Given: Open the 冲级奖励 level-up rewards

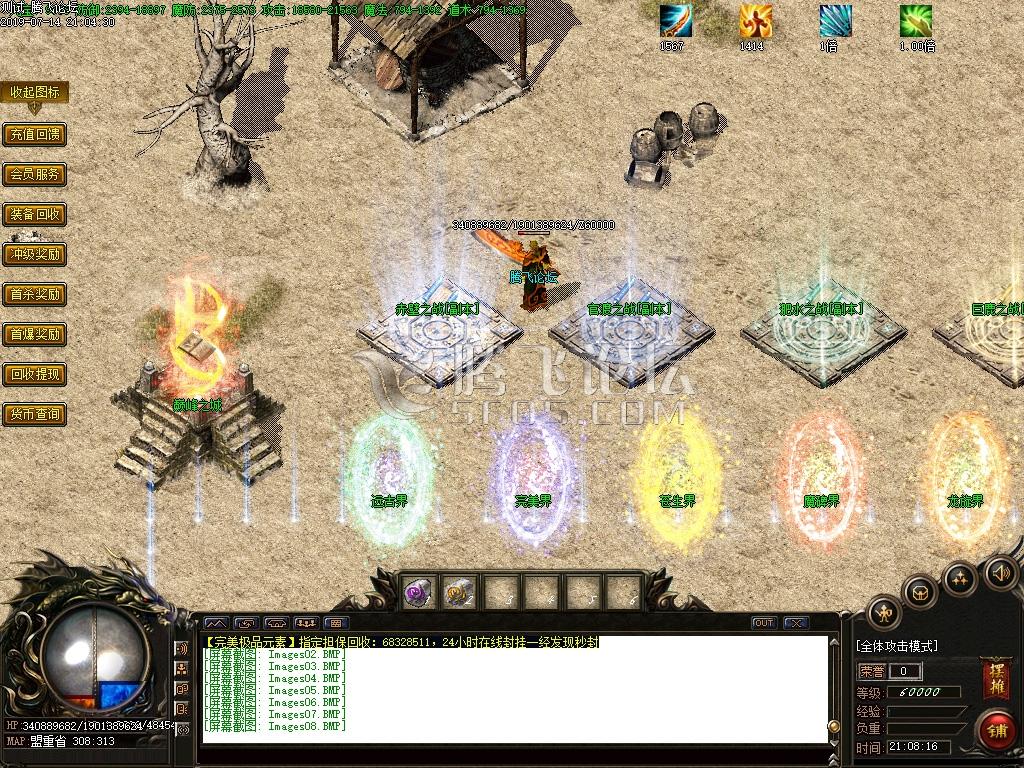Looking at the screenshot, I should (34, 254).
